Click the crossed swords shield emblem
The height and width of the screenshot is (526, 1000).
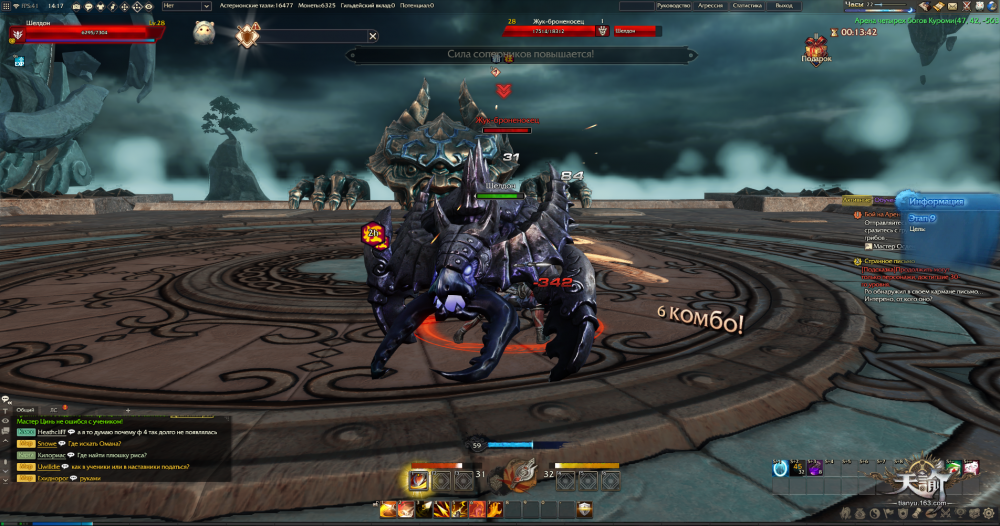point(246,36)
